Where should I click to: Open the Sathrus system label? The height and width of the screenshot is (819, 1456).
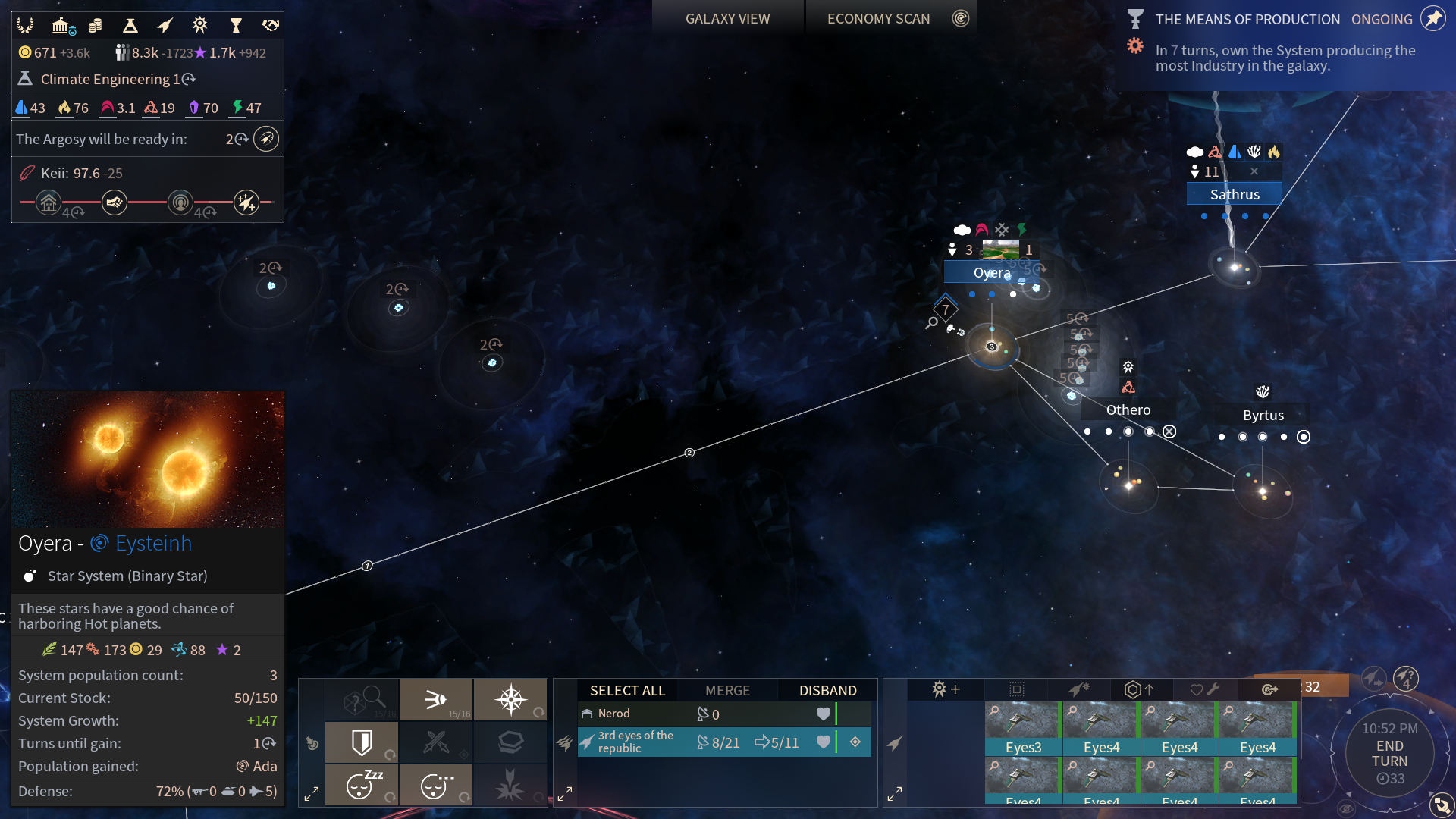point(1235,194)
